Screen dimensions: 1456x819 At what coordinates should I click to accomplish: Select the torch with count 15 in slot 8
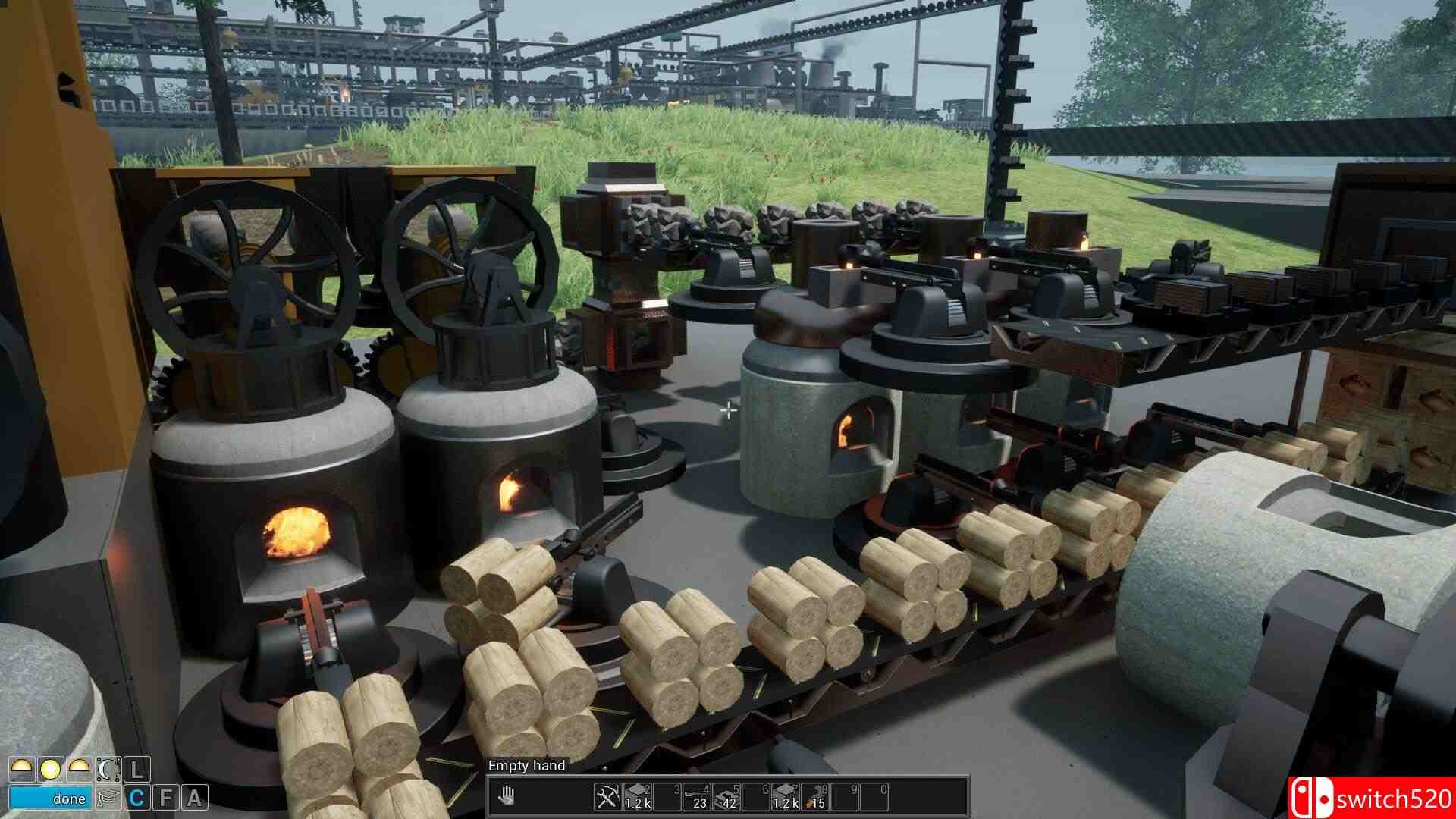coord(814,798)
